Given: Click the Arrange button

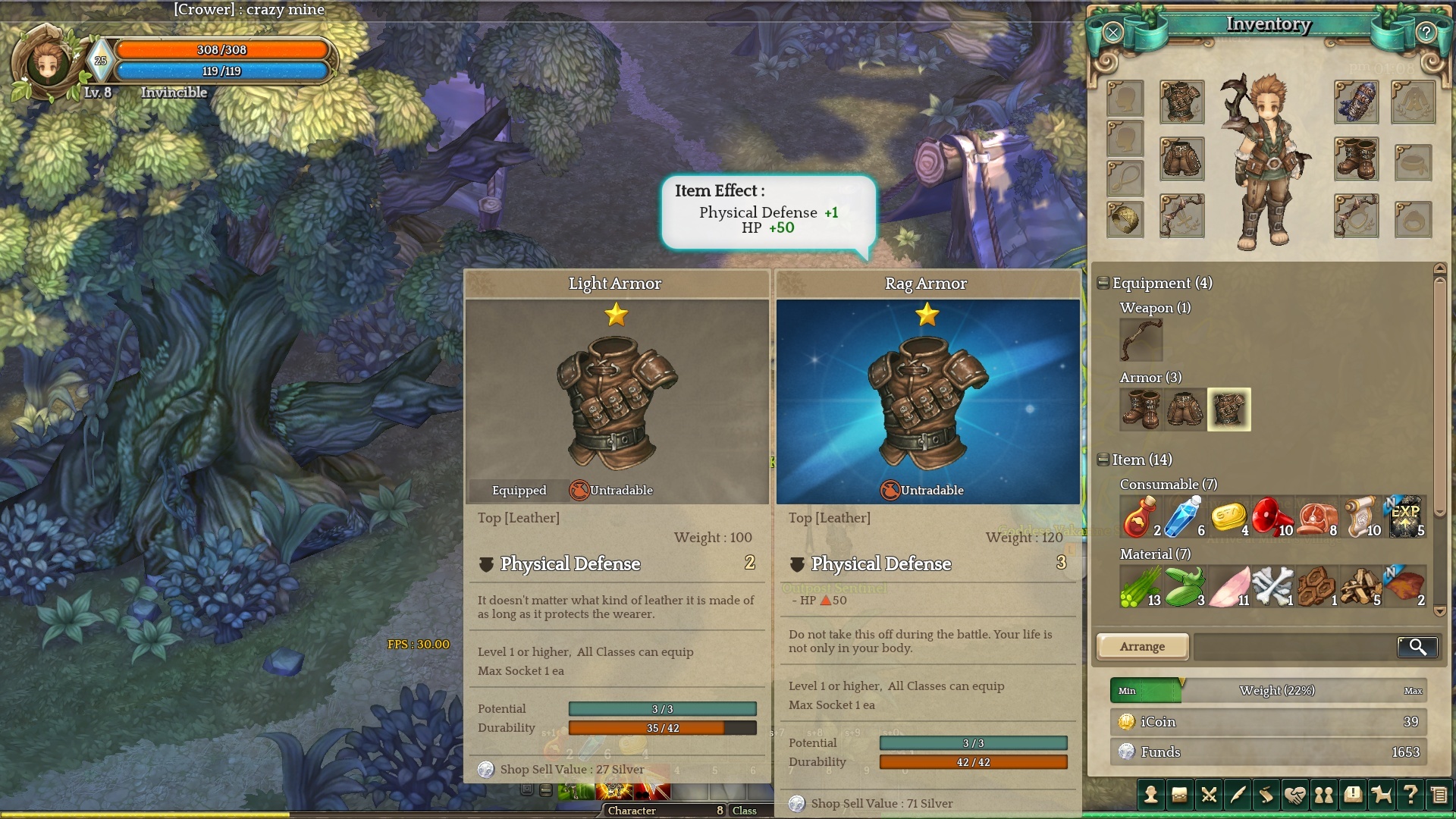Looking at the screenshot, I should click(x=1142, y=646).
